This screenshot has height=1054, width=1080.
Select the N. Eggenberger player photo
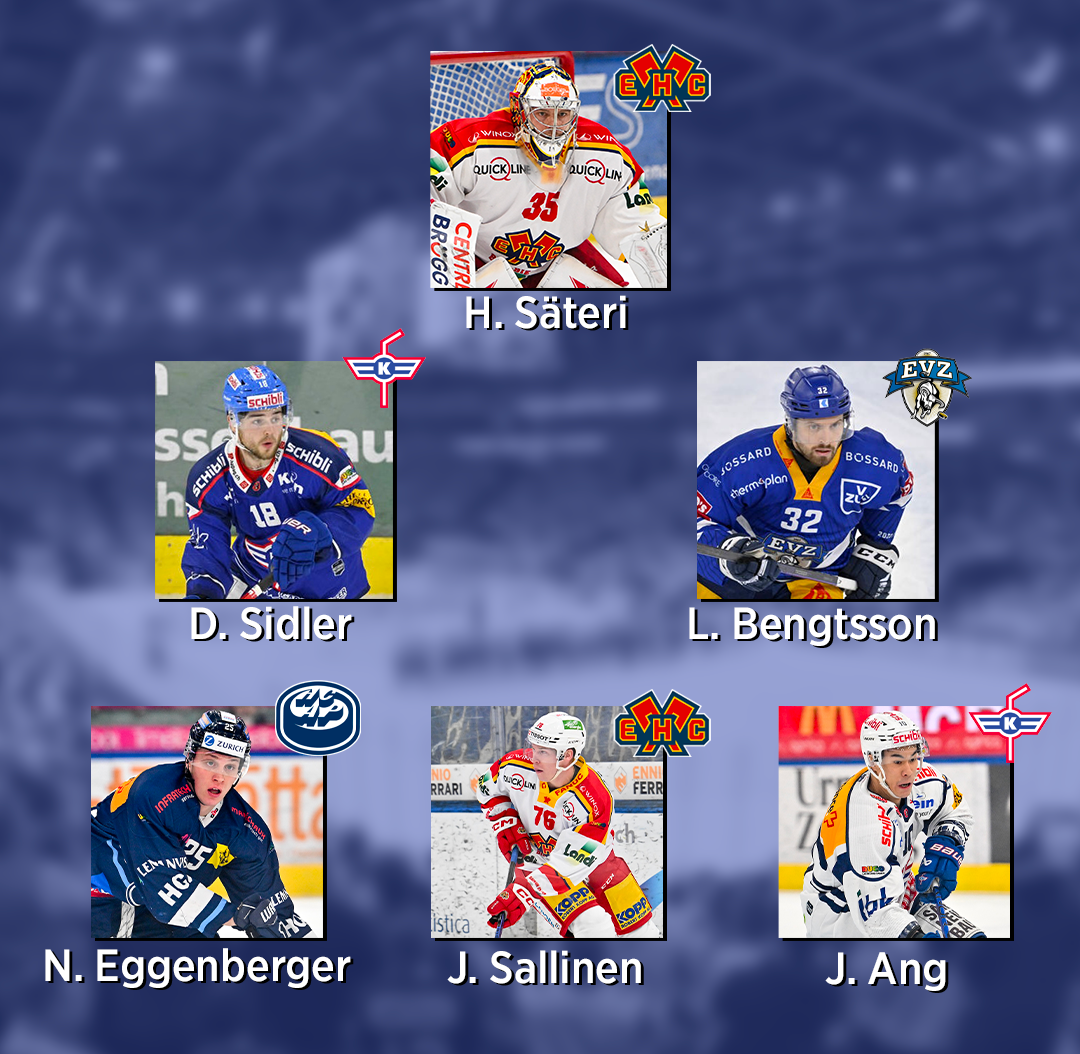pos(206,822)
